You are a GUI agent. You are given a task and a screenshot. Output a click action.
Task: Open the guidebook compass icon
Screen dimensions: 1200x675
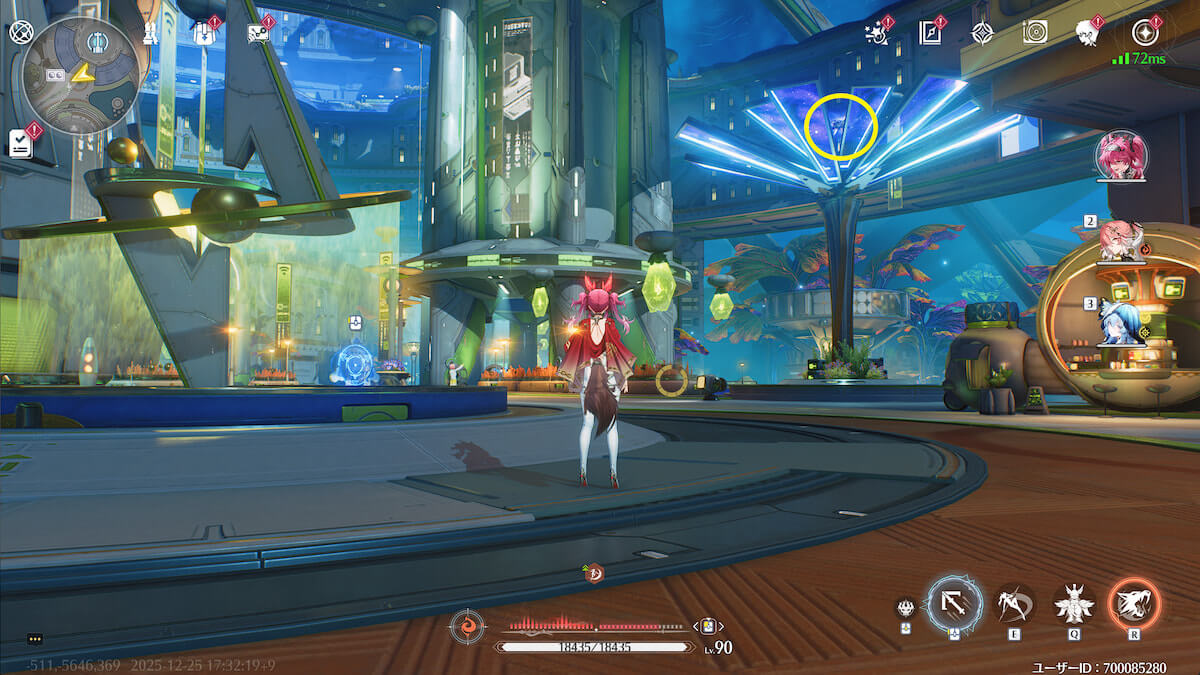pos(931,33)
